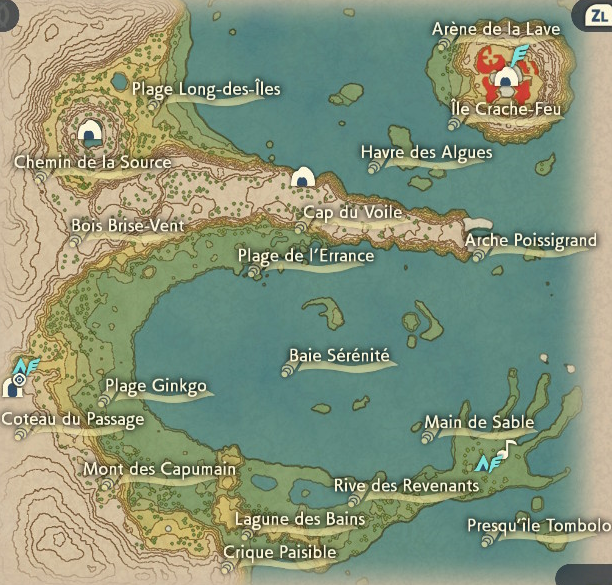This screenshot has height=585, width=612.
Task: Click the cave marker on Île Crache-Feu
Action: pyautogui.click(x=507, y=80)
